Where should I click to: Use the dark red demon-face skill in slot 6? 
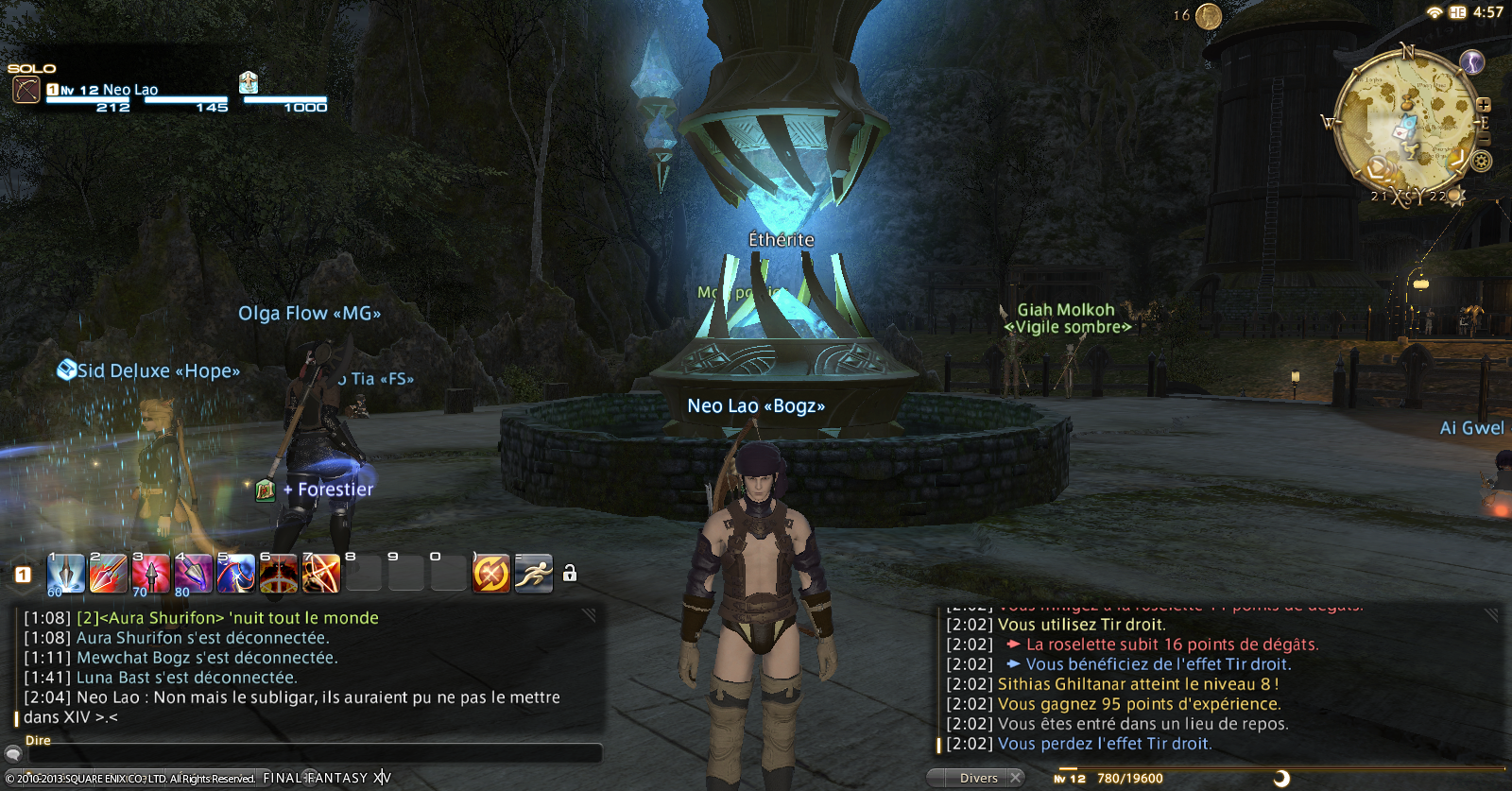point(279,574)
